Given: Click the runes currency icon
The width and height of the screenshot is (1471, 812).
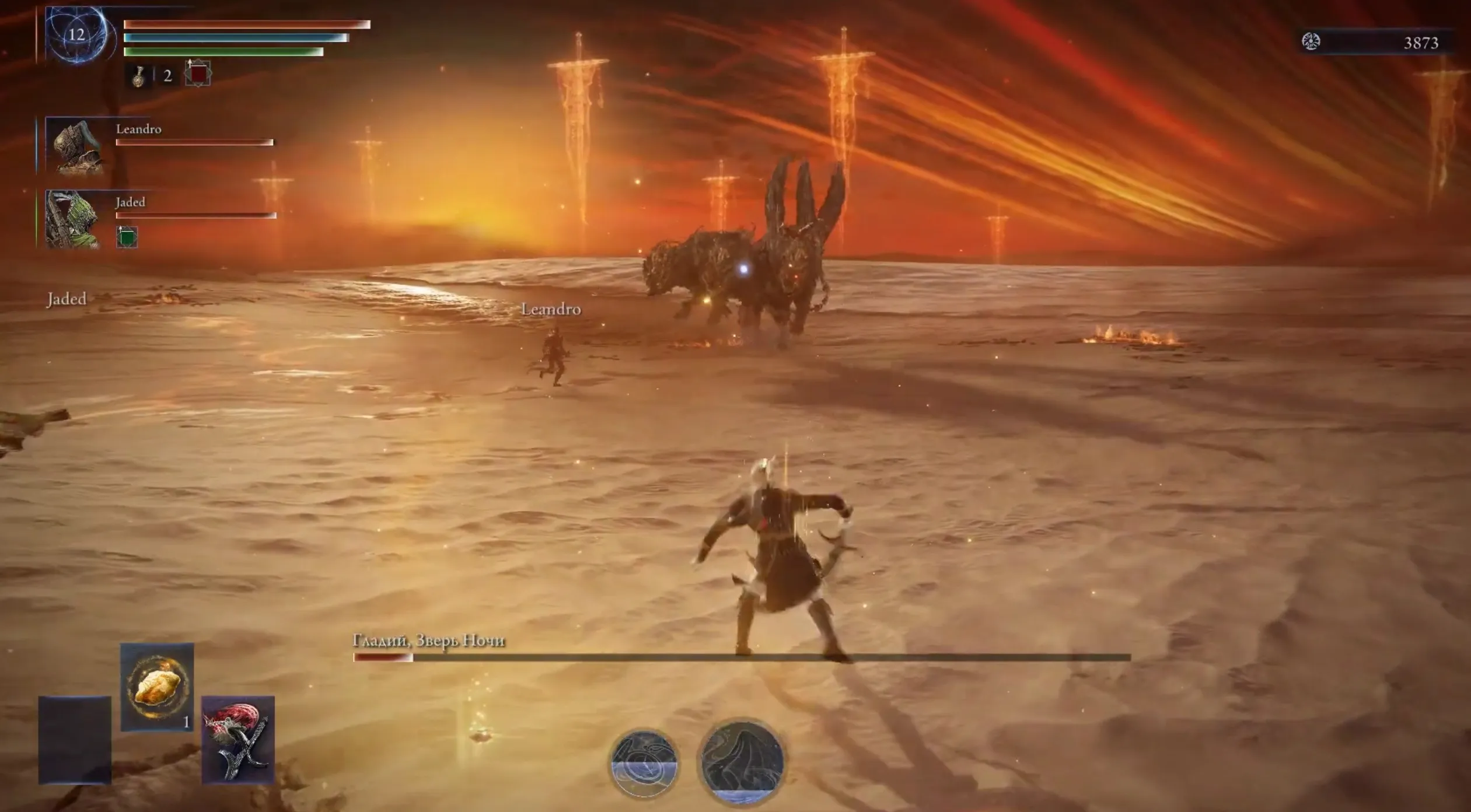Looking at the screenshot, I should (1311, 42).
